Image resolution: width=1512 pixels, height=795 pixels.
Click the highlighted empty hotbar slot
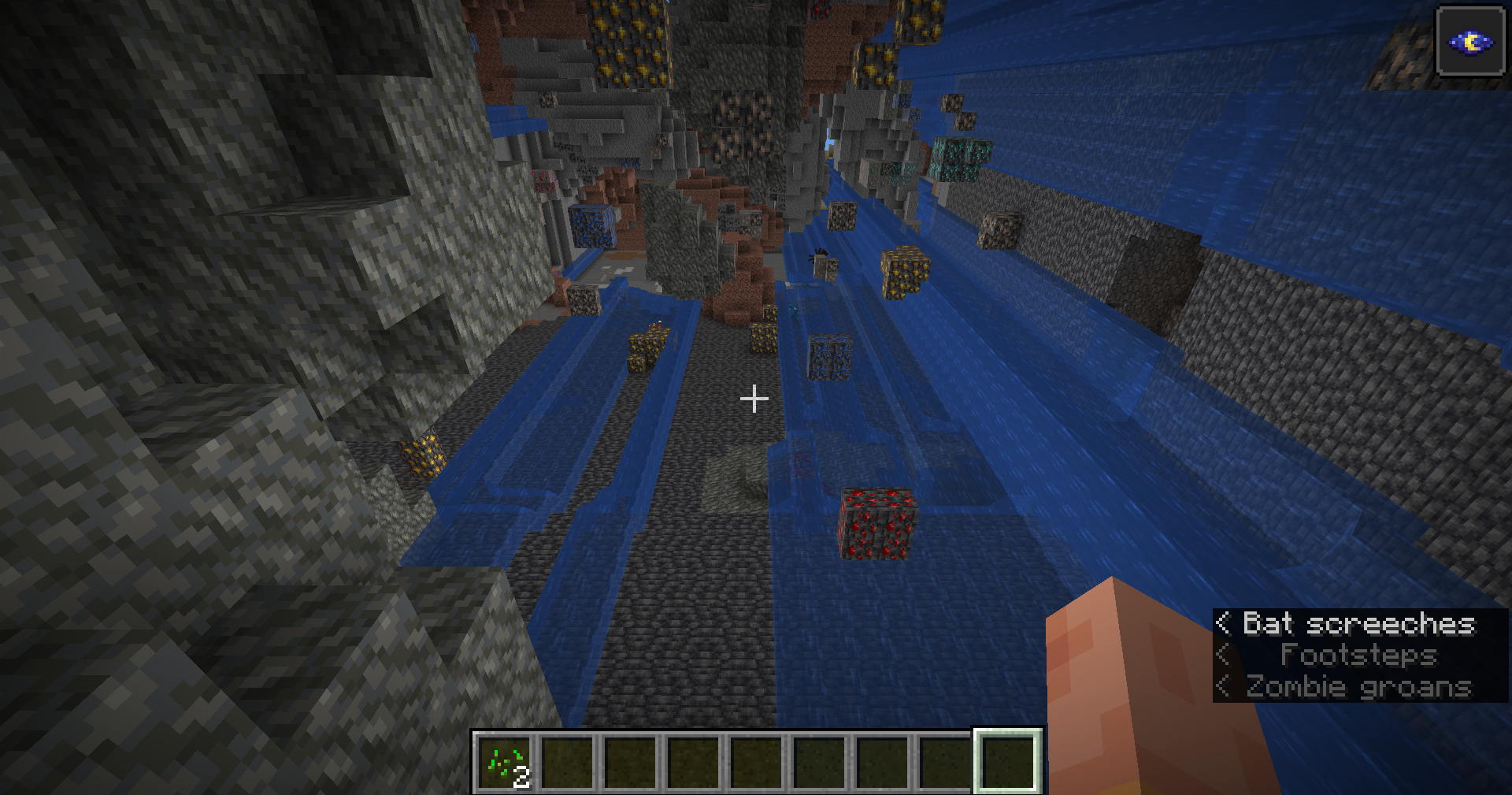pos(1008,762)
